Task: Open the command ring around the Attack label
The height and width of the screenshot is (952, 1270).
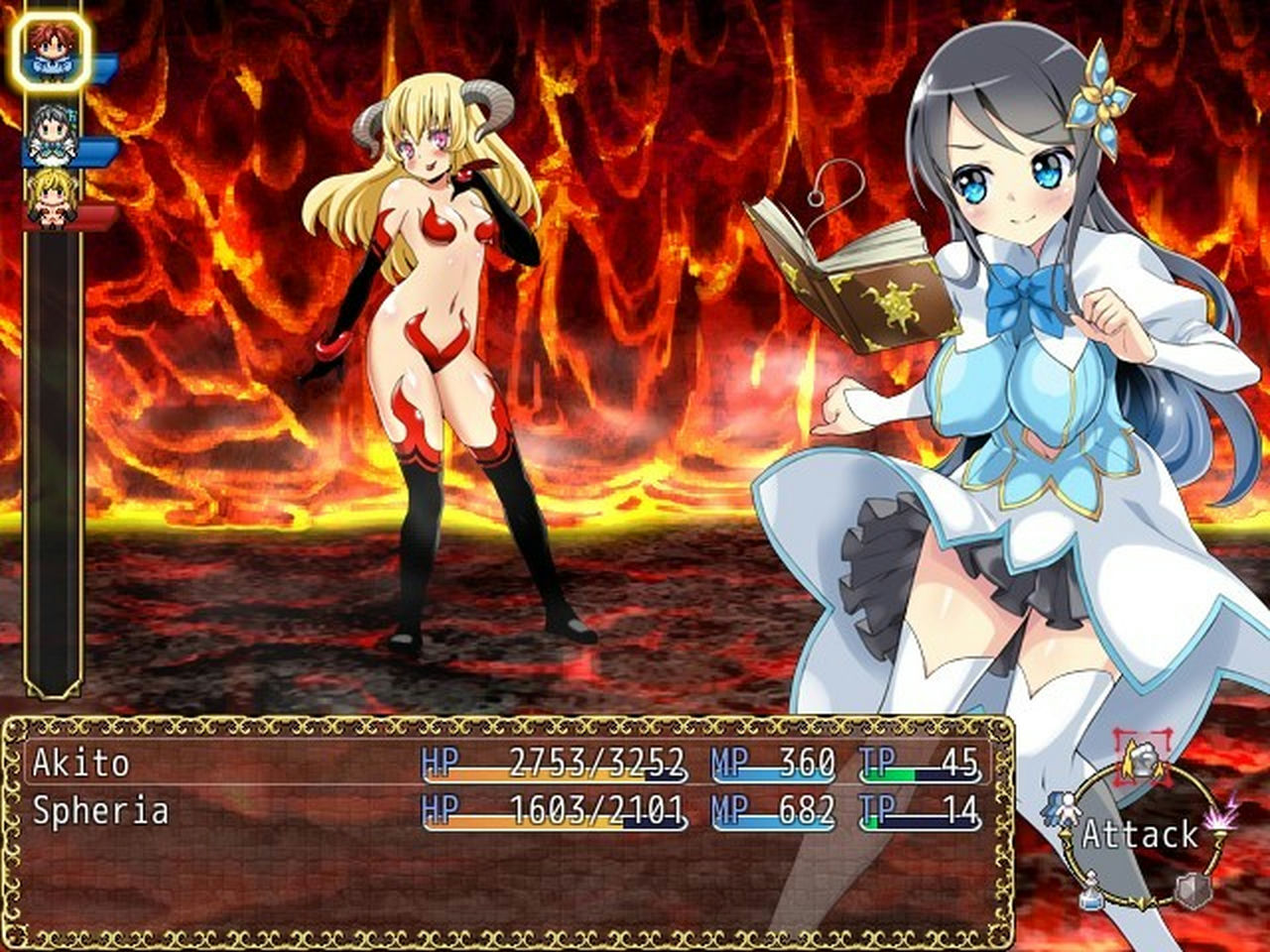Action: pyautogui.click(x=1141, y=833)
